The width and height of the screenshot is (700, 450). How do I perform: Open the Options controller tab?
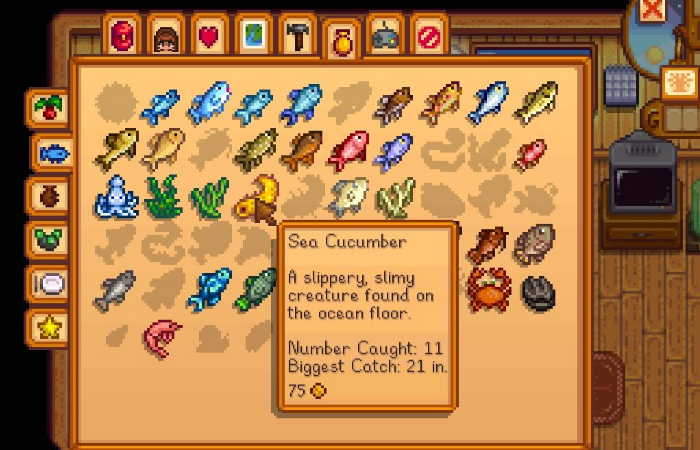coord(385,36)
